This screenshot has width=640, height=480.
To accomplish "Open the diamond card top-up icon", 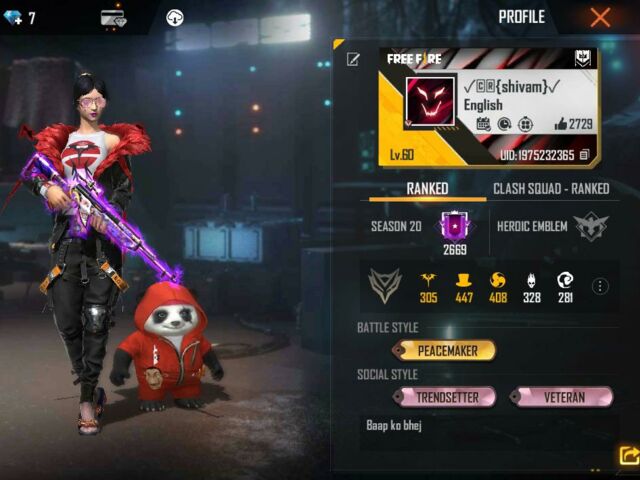I will click(x=113, y=18).
